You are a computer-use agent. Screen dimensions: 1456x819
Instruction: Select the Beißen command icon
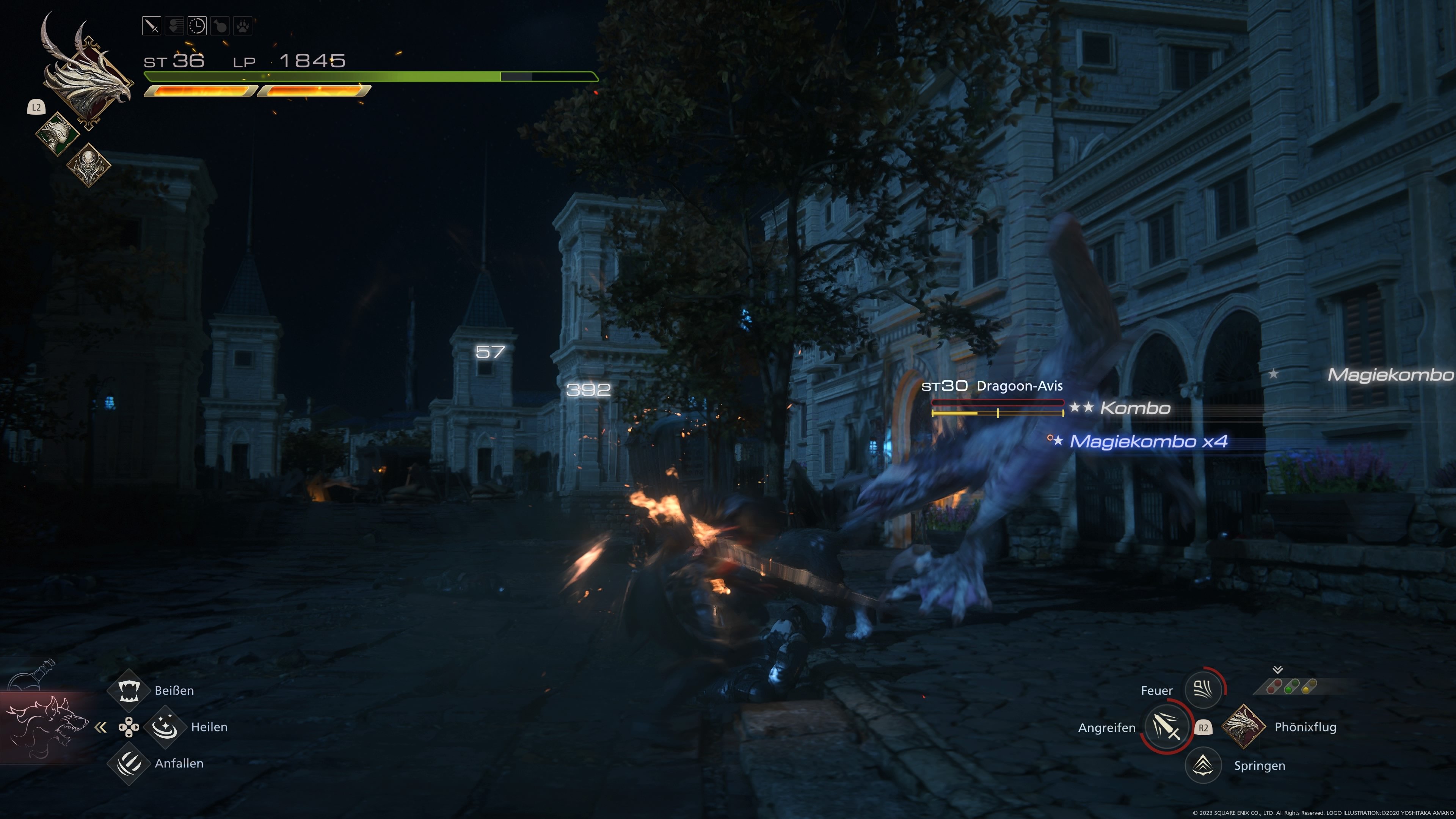(x=129, y=690)
